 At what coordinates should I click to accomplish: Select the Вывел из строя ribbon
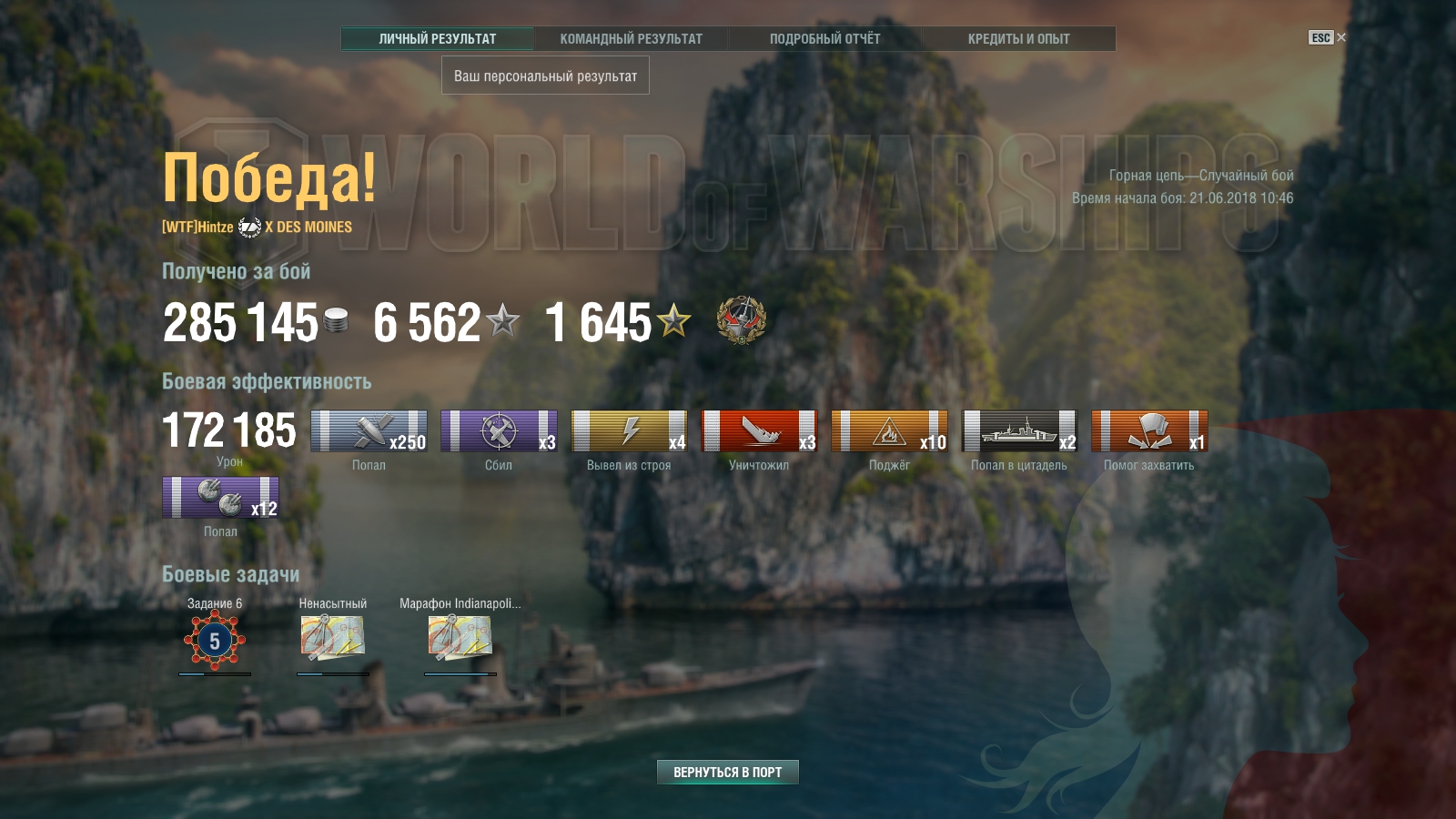pos(629,430)
